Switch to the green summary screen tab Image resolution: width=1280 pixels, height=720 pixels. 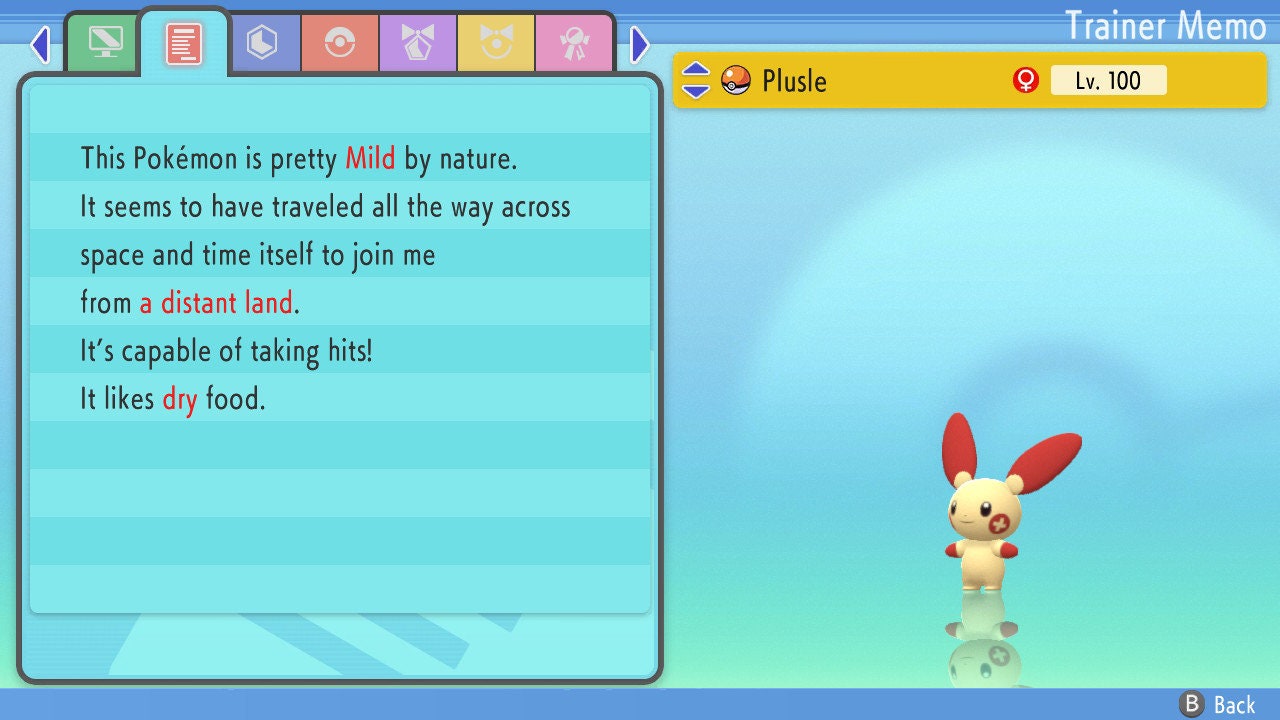click(105, 43)
